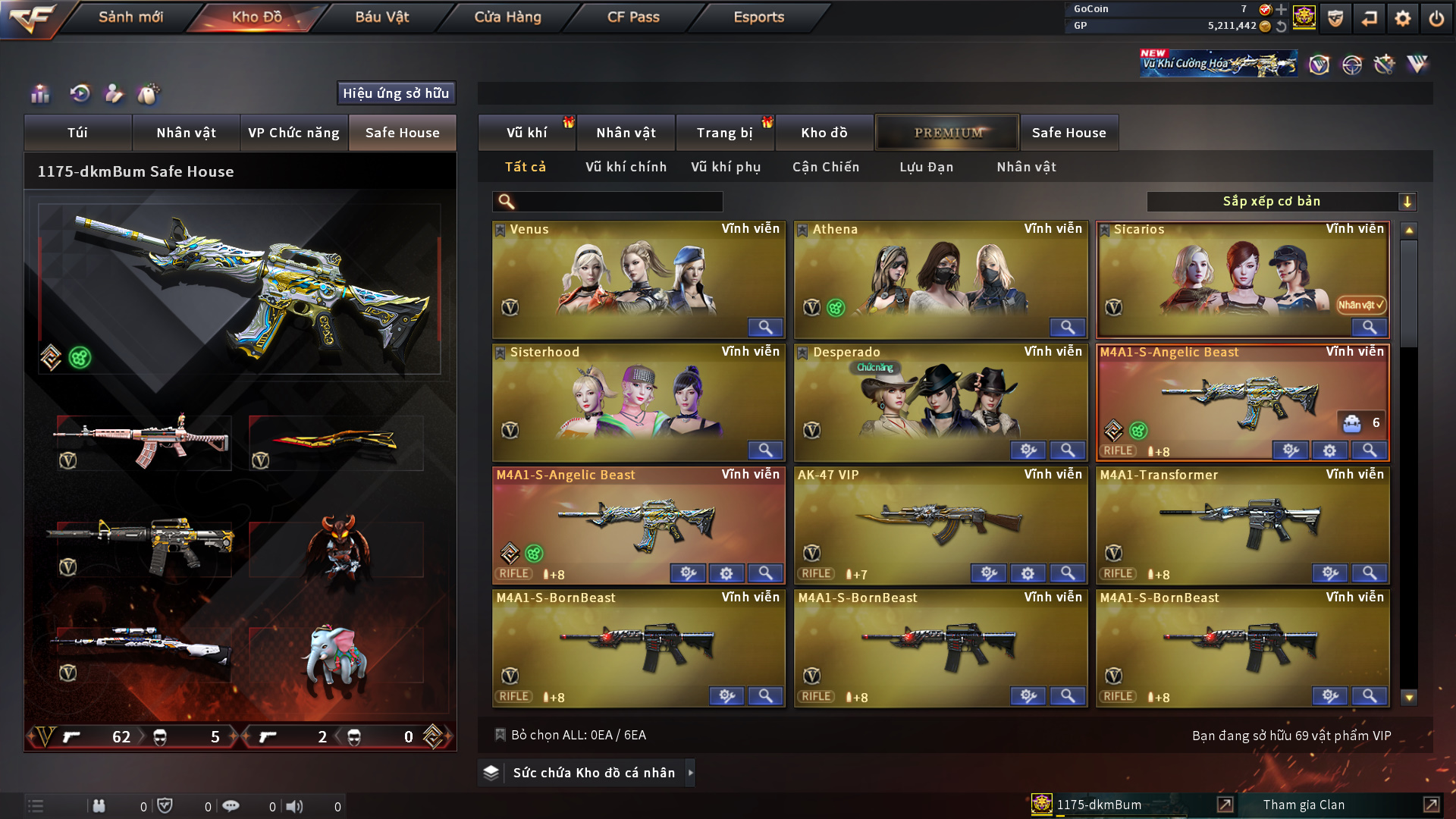Go to the Cửa Hàng shop
This screenshot has width=1456, height=819.
pos(507,17)
